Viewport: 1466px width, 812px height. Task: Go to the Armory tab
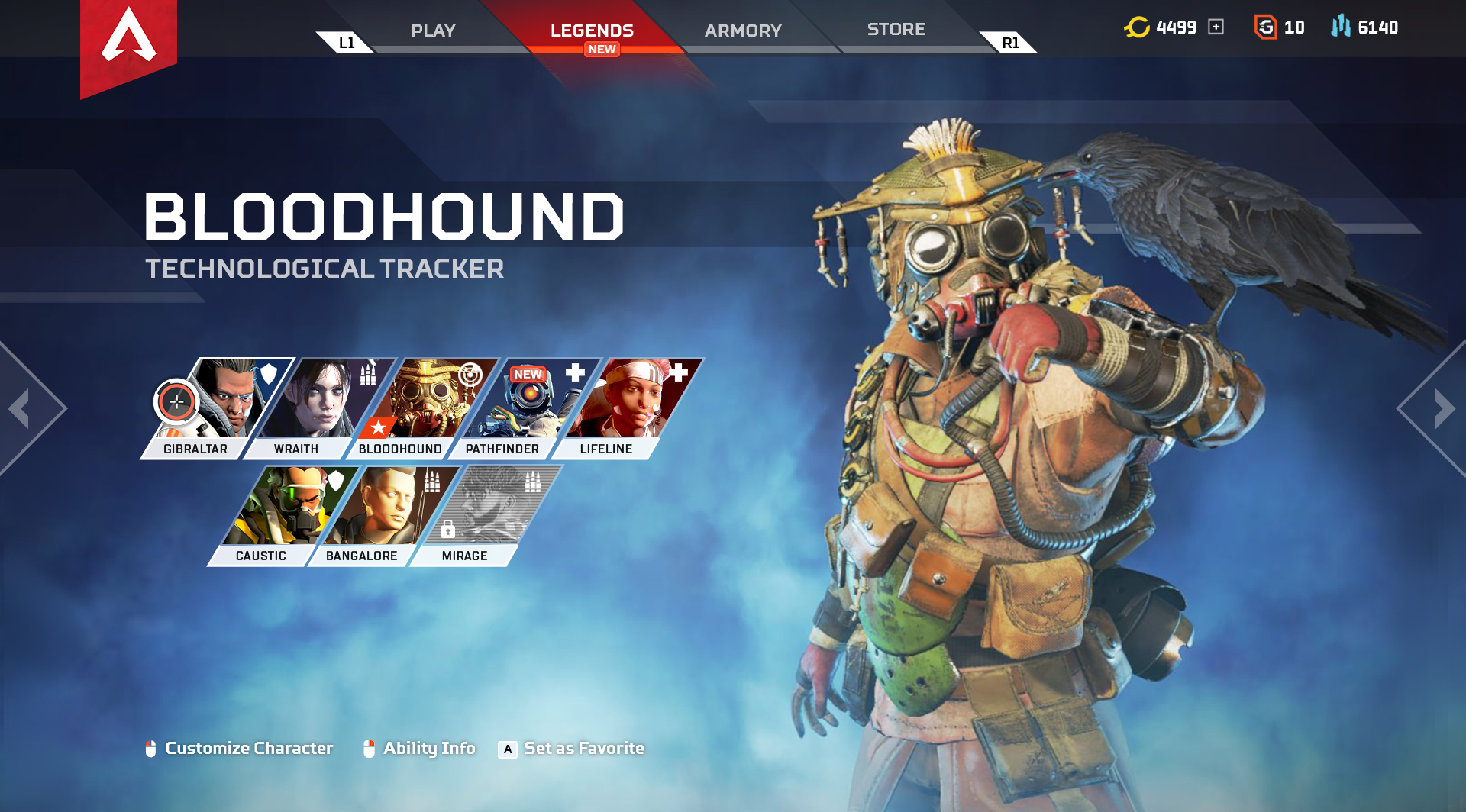[743, 31]
